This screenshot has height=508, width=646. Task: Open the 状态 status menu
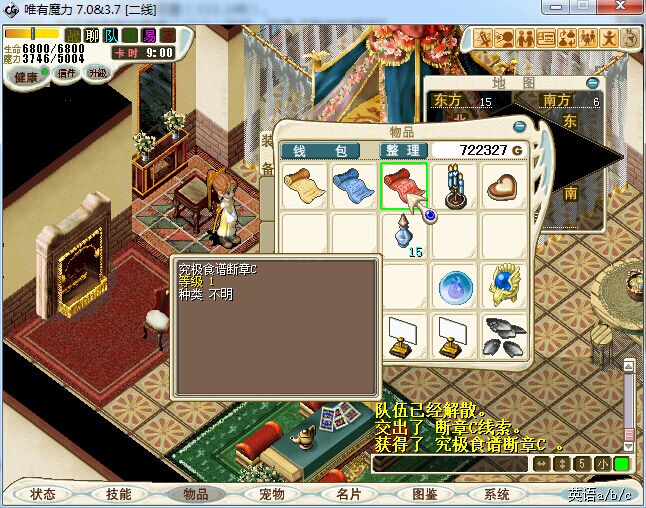tap(43, 494)
